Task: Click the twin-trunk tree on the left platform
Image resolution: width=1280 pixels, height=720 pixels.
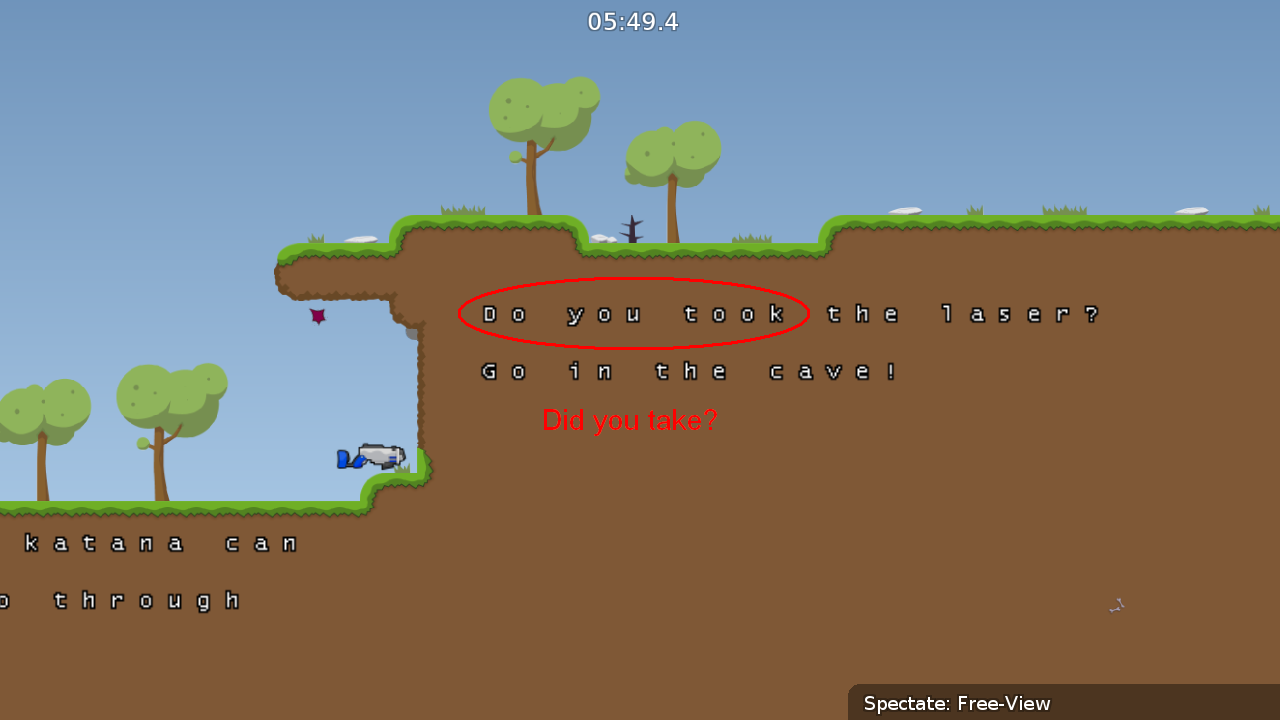Action: pos(160,400)
